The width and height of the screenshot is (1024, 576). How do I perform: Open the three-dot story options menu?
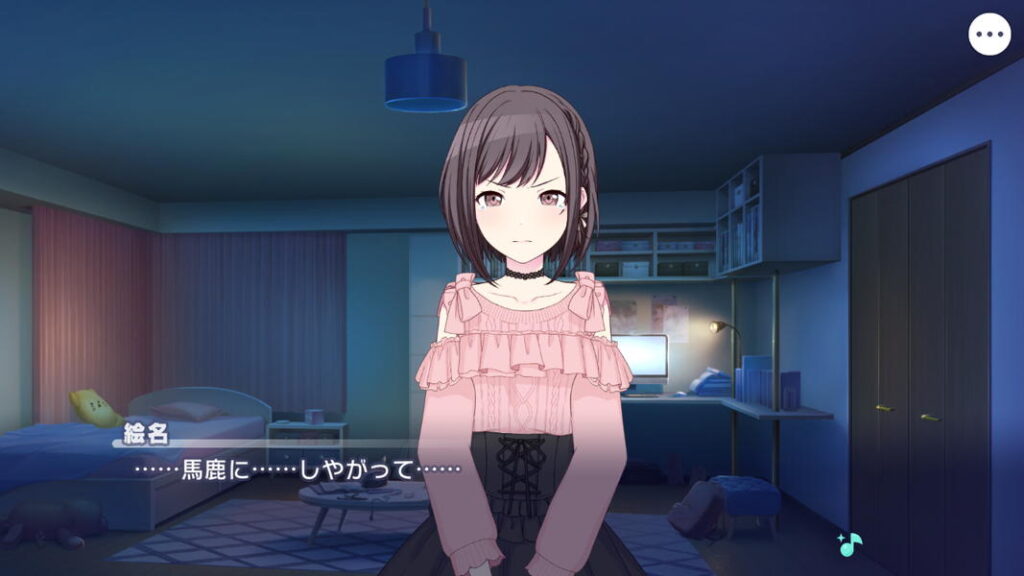tap(989, 35)
